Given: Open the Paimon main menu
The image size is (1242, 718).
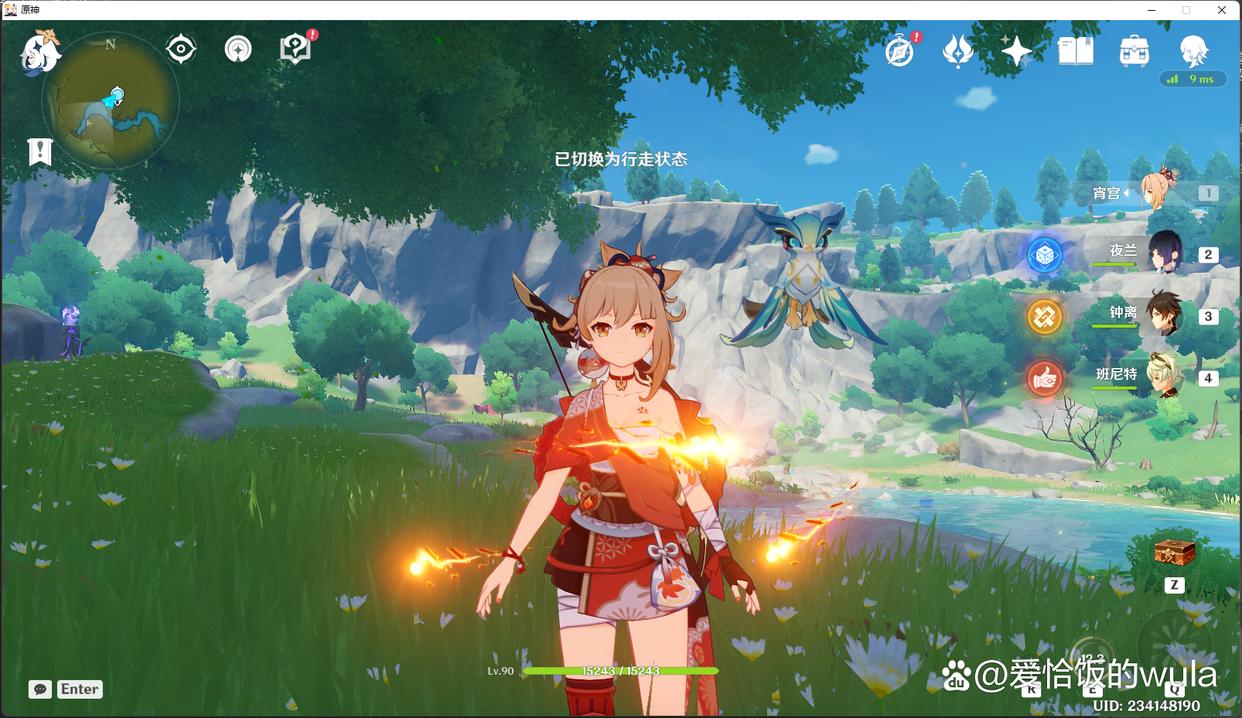Looking at the screenshot, I should pos(40,51).
